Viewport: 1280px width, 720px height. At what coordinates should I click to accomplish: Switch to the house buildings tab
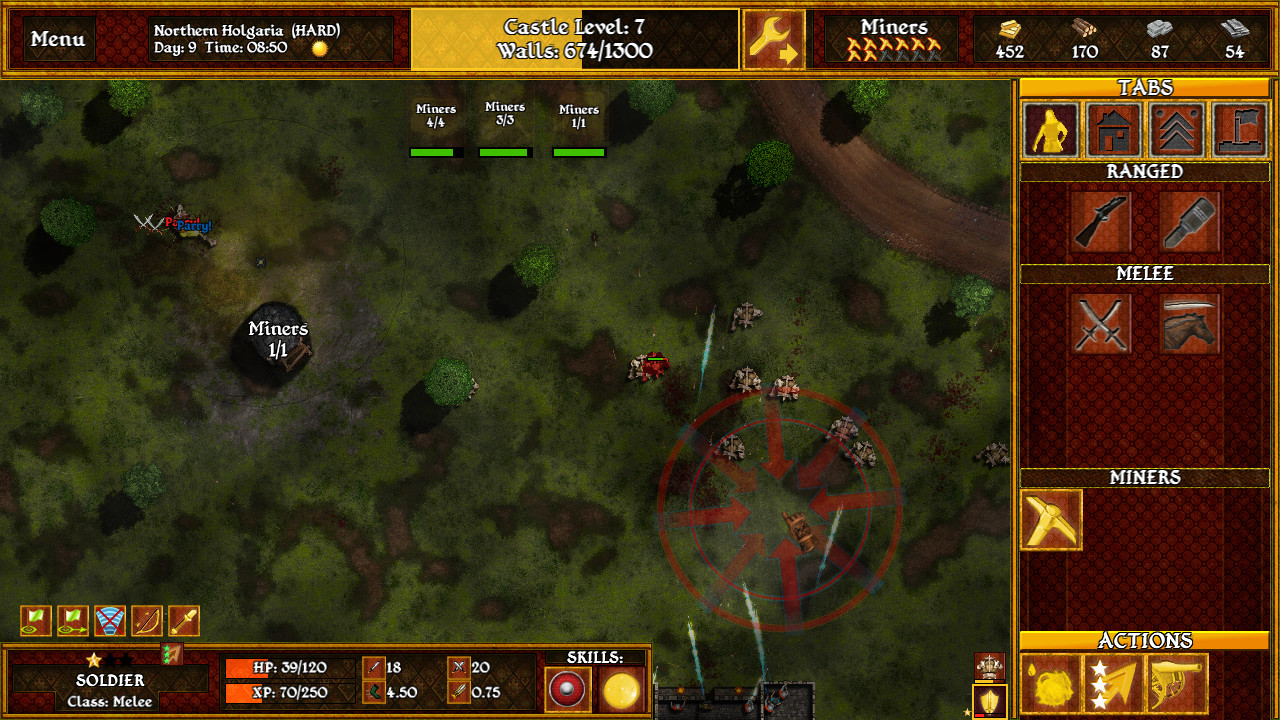[1112, 130]
